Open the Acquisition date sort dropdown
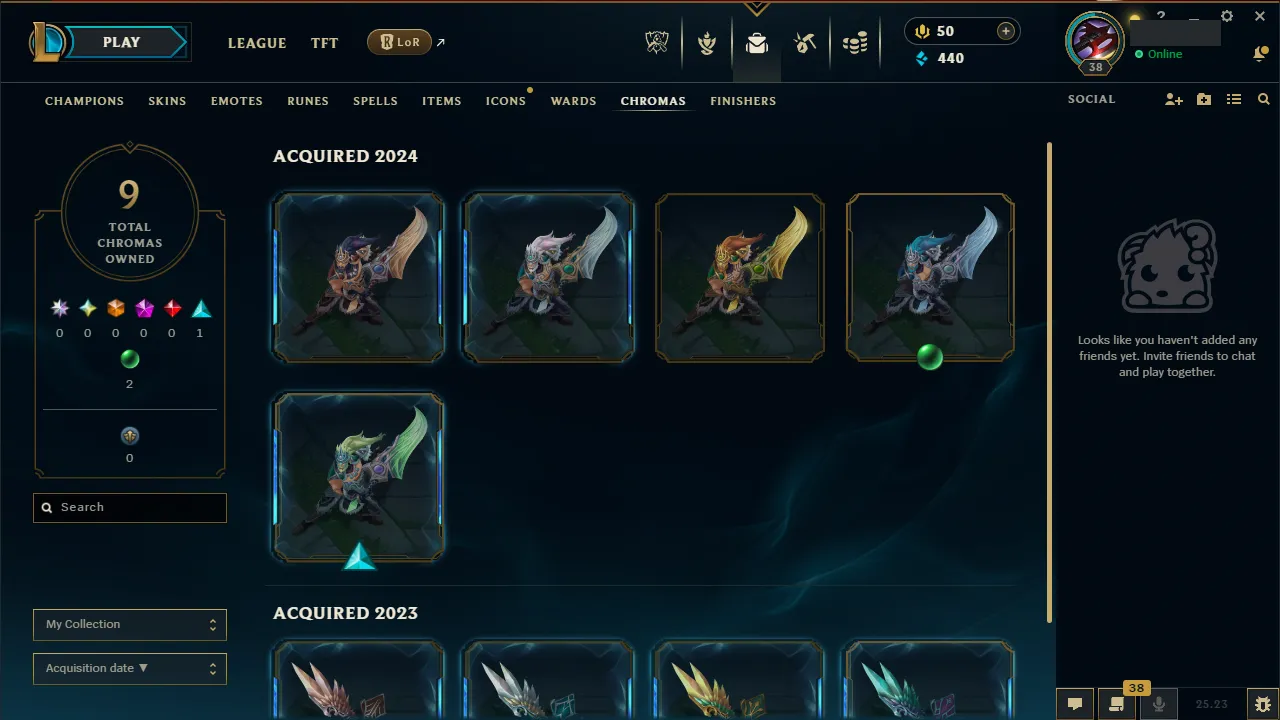1280x720 pixels. (129, 668)
